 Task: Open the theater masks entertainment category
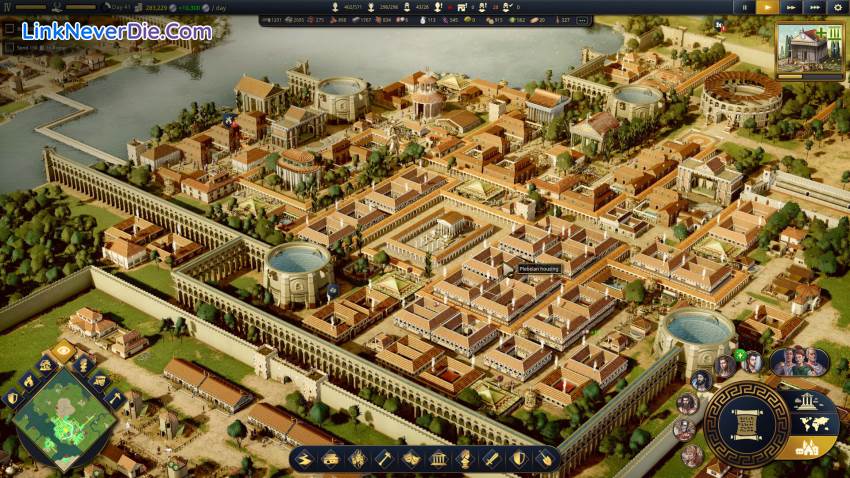410,459
